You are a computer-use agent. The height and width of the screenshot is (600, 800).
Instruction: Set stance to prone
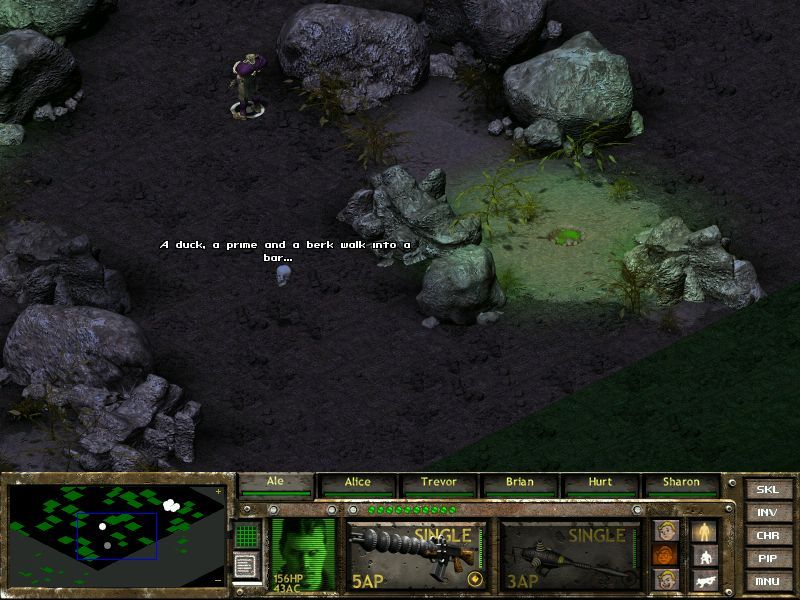(705, 580)
